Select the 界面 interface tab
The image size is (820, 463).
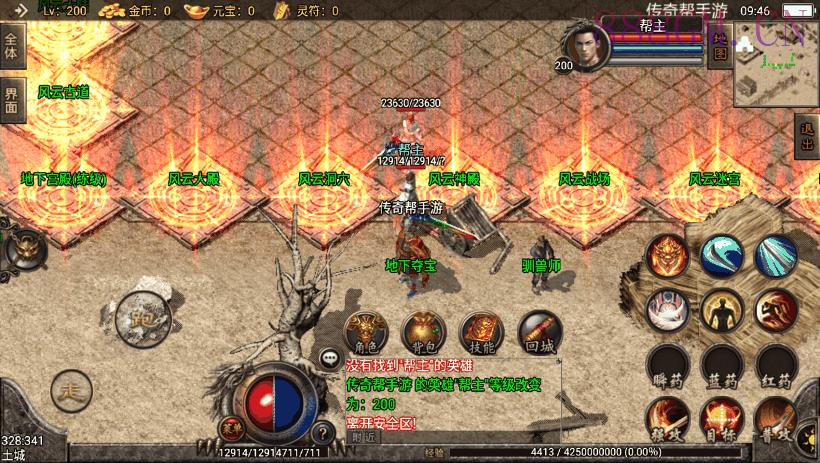(x=11, y=100)
